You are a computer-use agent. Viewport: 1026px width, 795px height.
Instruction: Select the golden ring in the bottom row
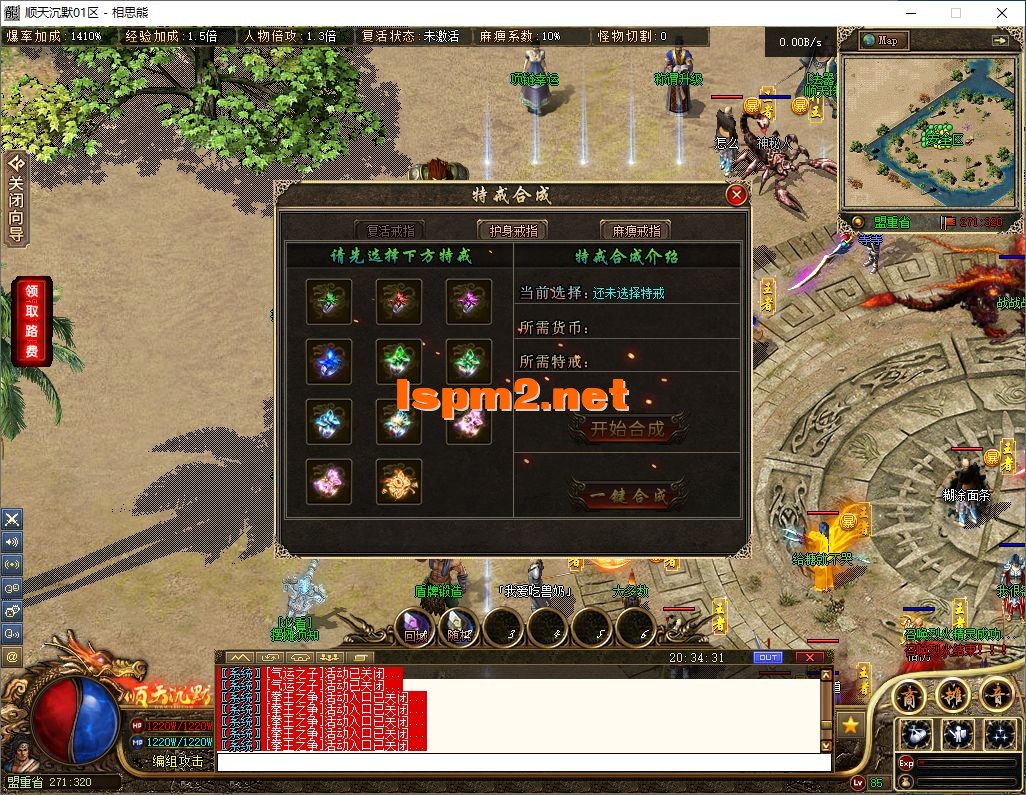[x=398, y=482]
